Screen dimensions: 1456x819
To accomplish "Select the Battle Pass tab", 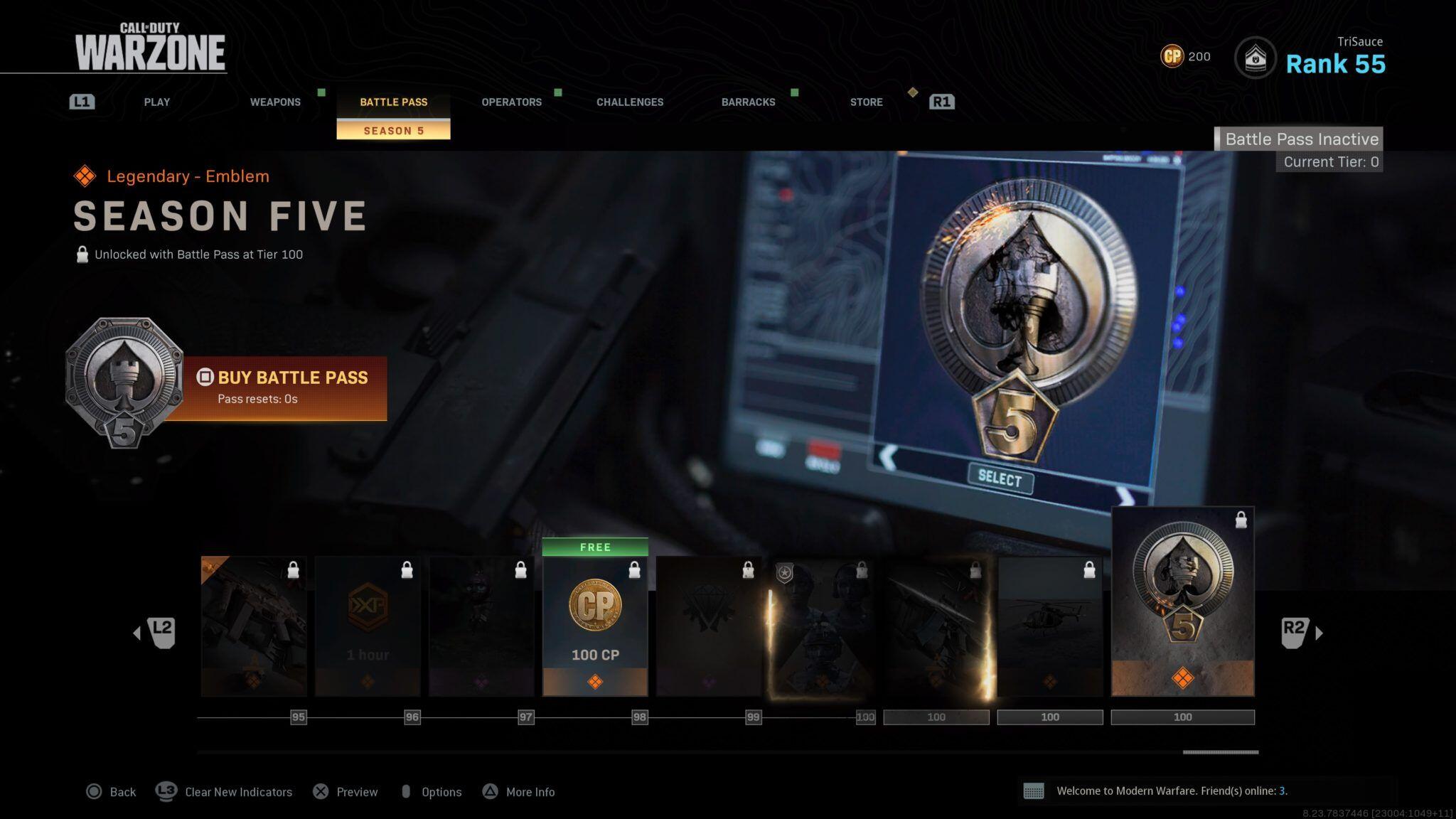I will point(393,102).
